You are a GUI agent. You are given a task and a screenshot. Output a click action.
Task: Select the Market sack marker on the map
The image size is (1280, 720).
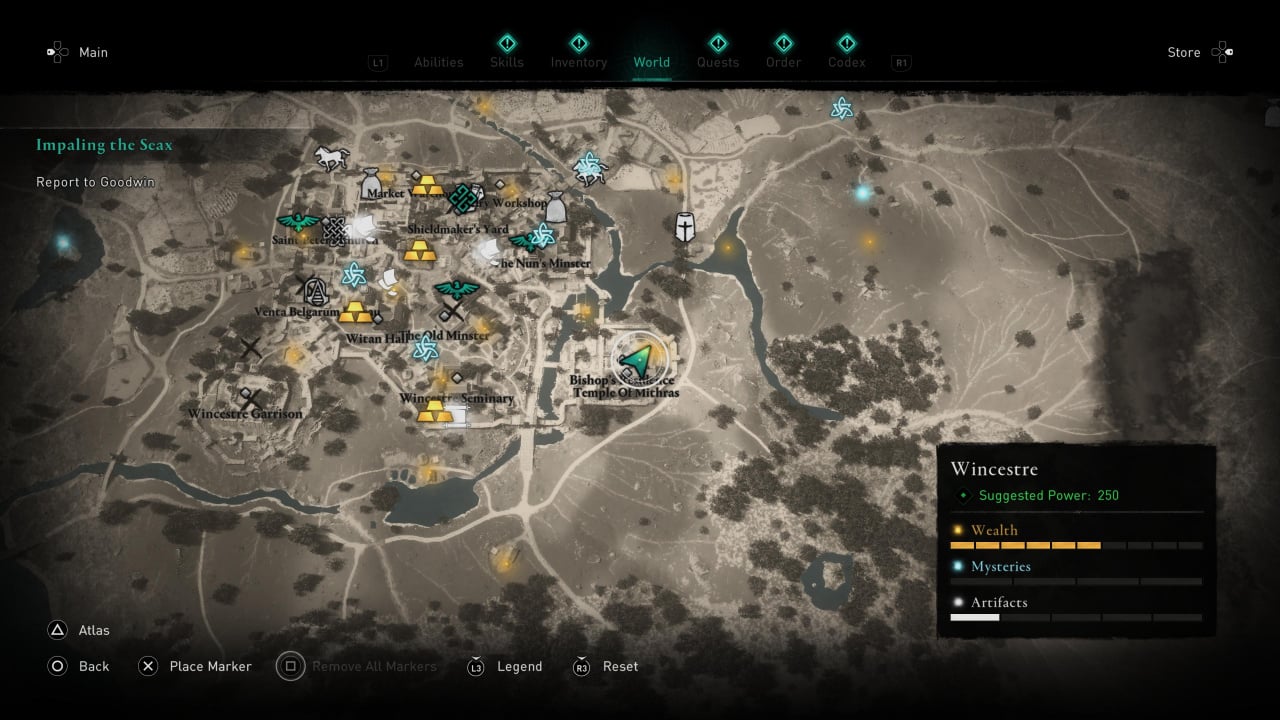click(372, 180)
